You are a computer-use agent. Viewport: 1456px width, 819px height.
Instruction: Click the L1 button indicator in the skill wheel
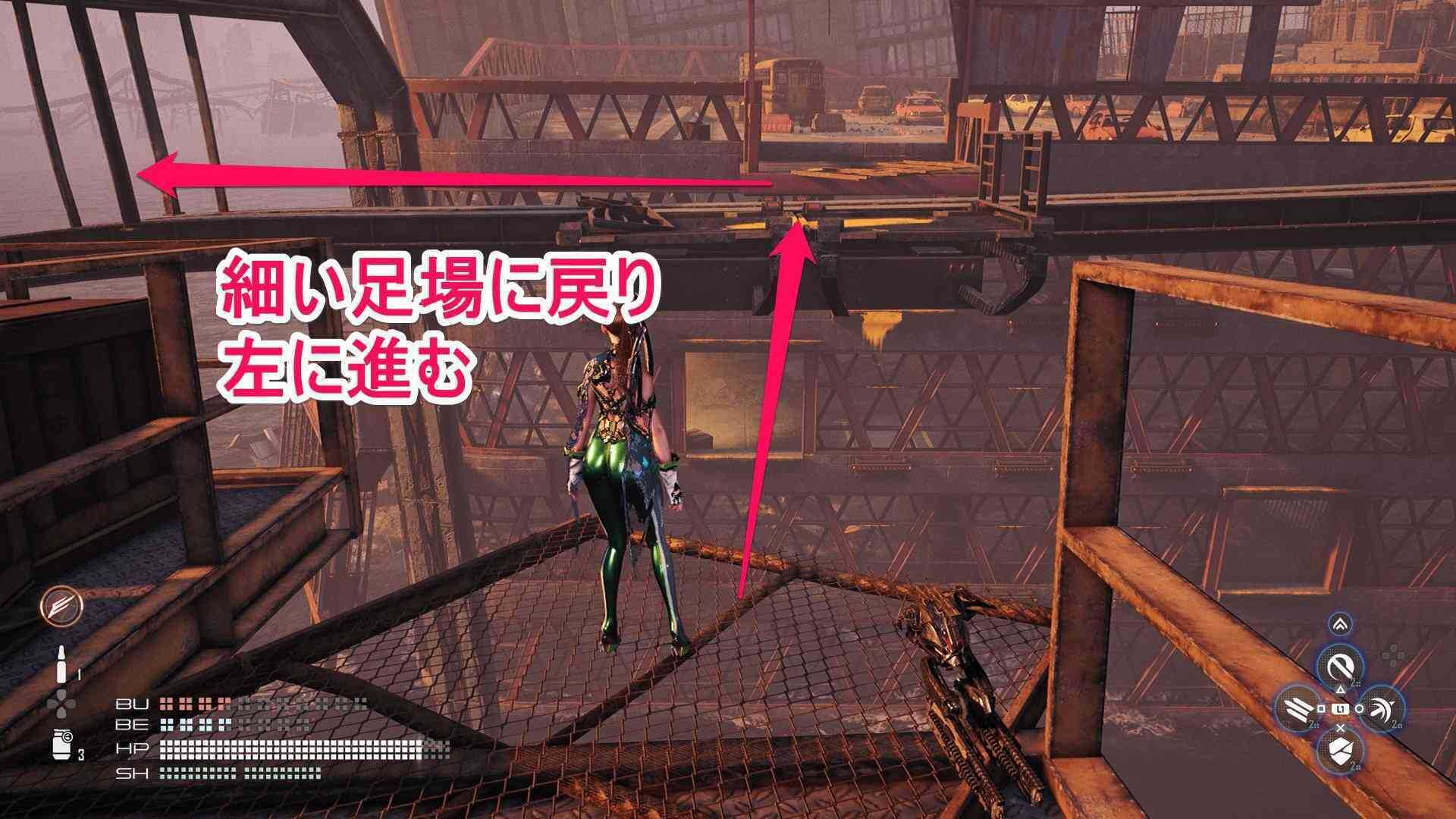(x=1341, y=708)
